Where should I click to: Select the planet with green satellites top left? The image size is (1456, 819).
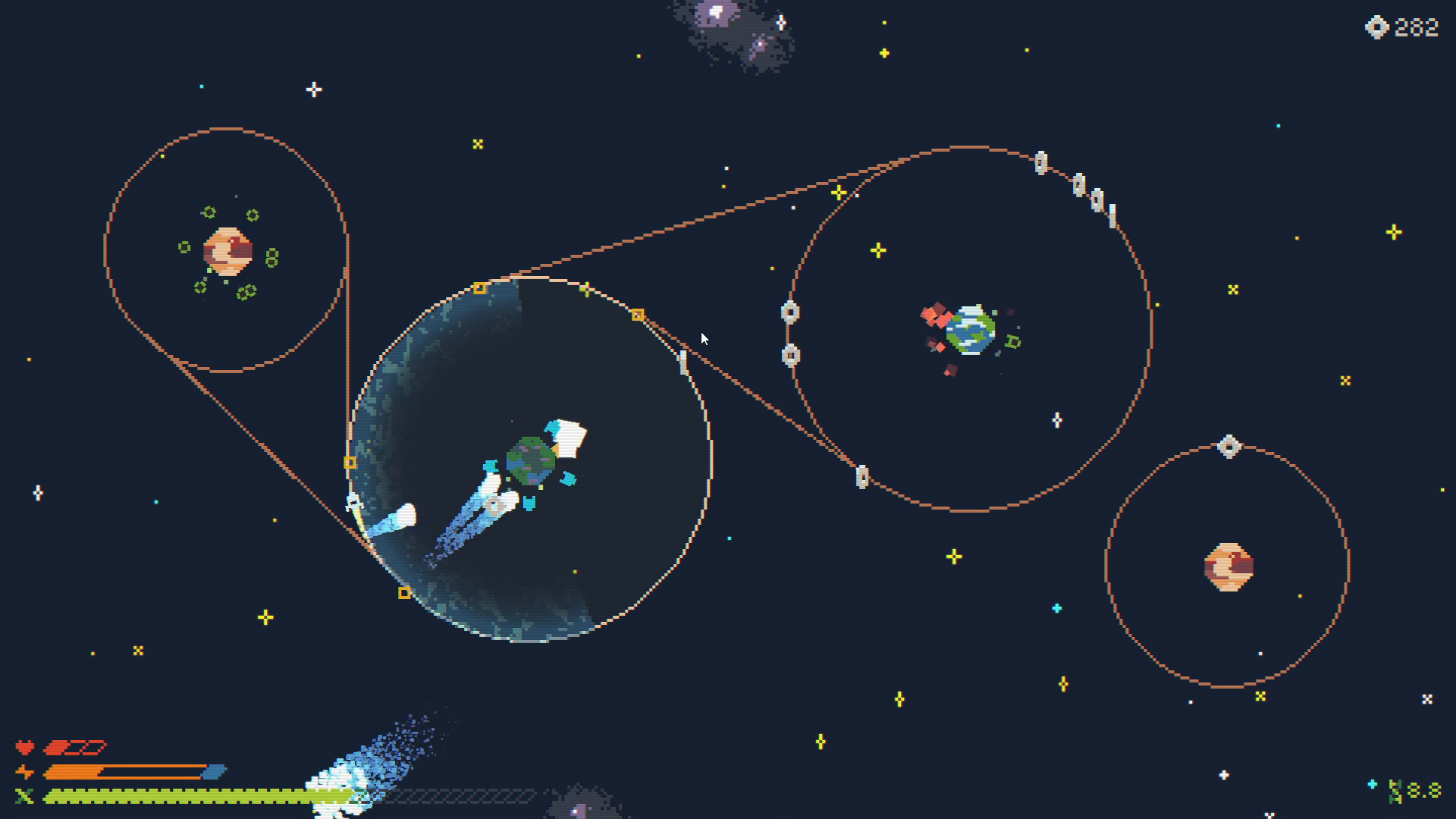pyautogui.click(x=227, y=250)
